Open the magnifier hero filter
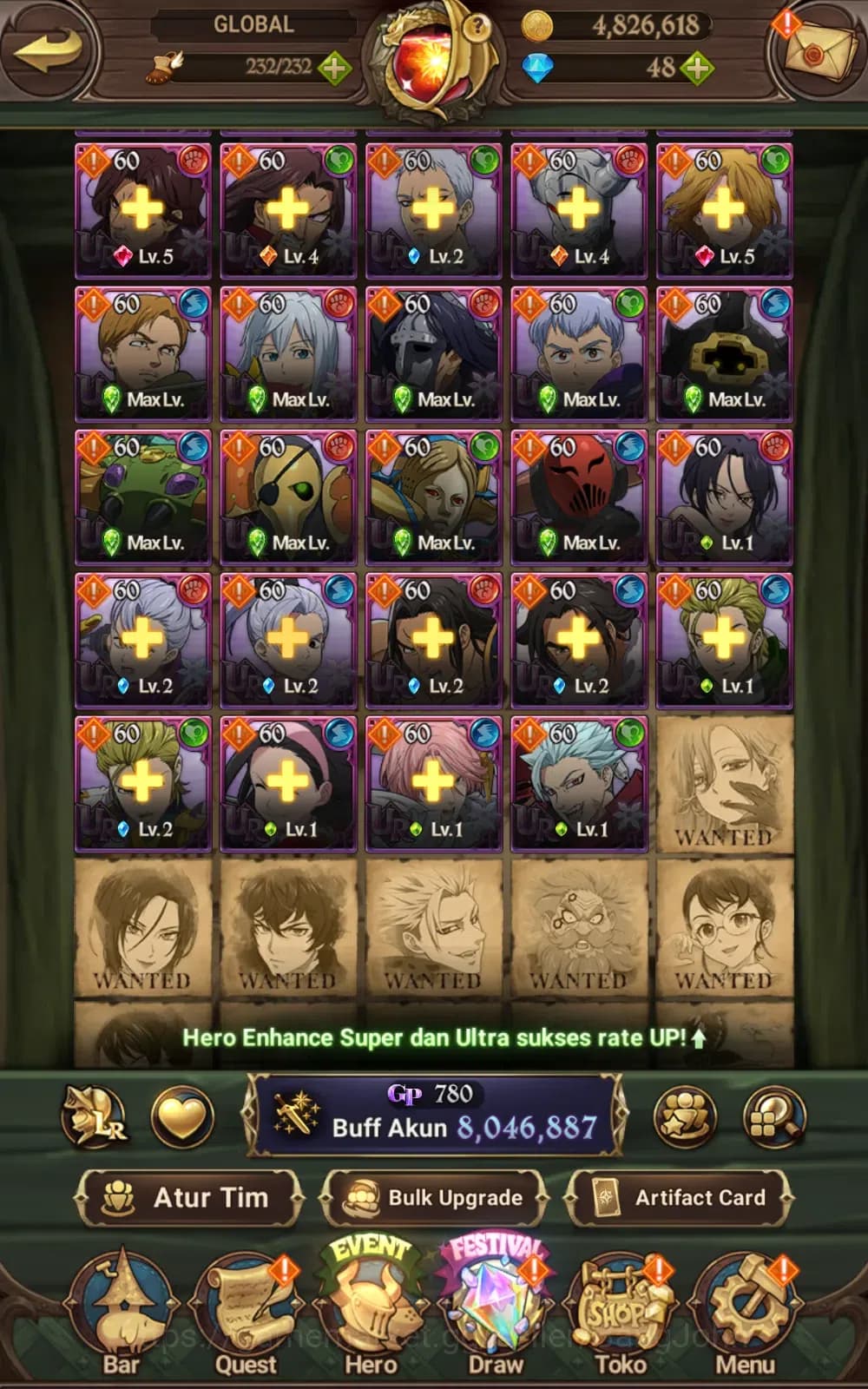Image resolution: width=868 pixels, height=1389 pixels. pyautogui.click(x=774, y=1116)
